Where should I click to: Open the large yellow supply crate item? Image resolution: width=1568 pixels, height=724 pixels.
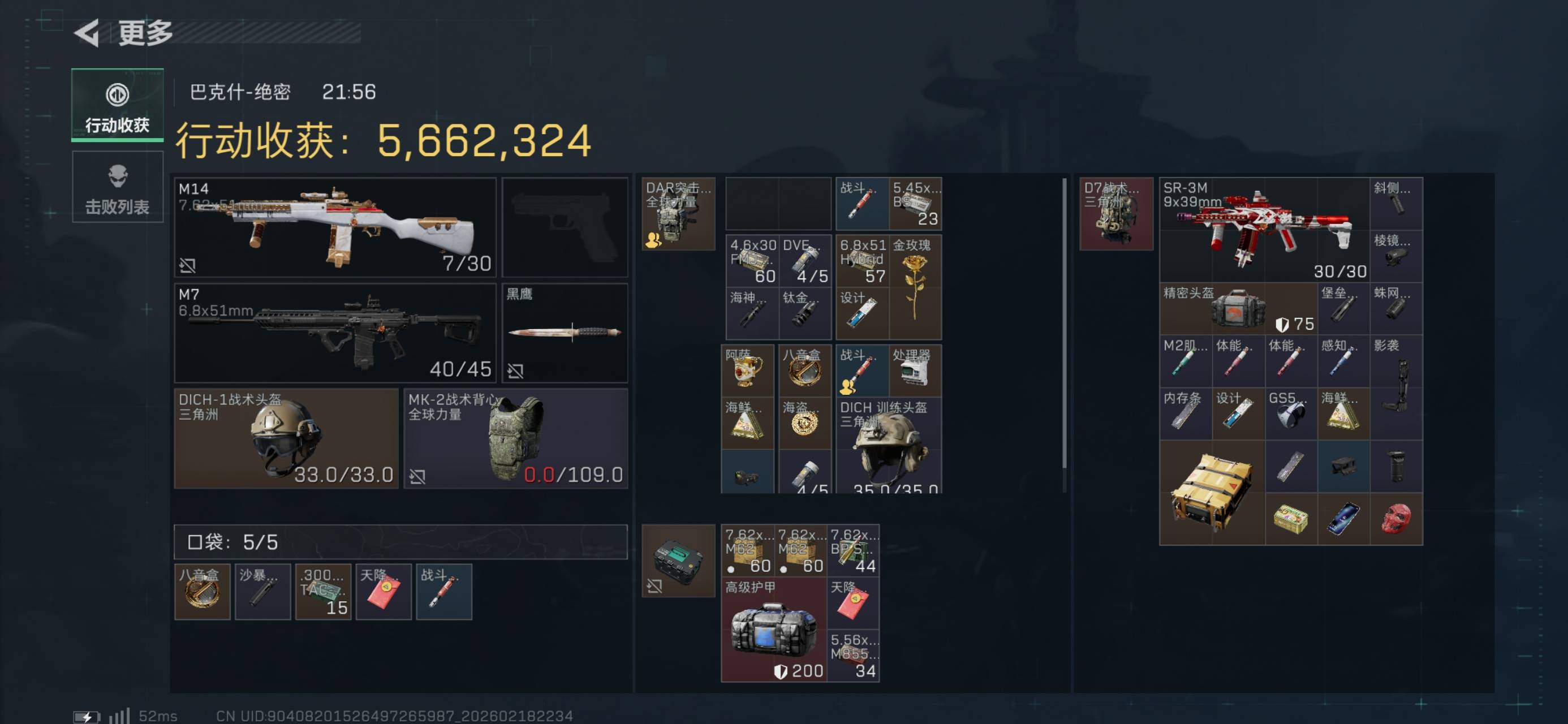1212,493
